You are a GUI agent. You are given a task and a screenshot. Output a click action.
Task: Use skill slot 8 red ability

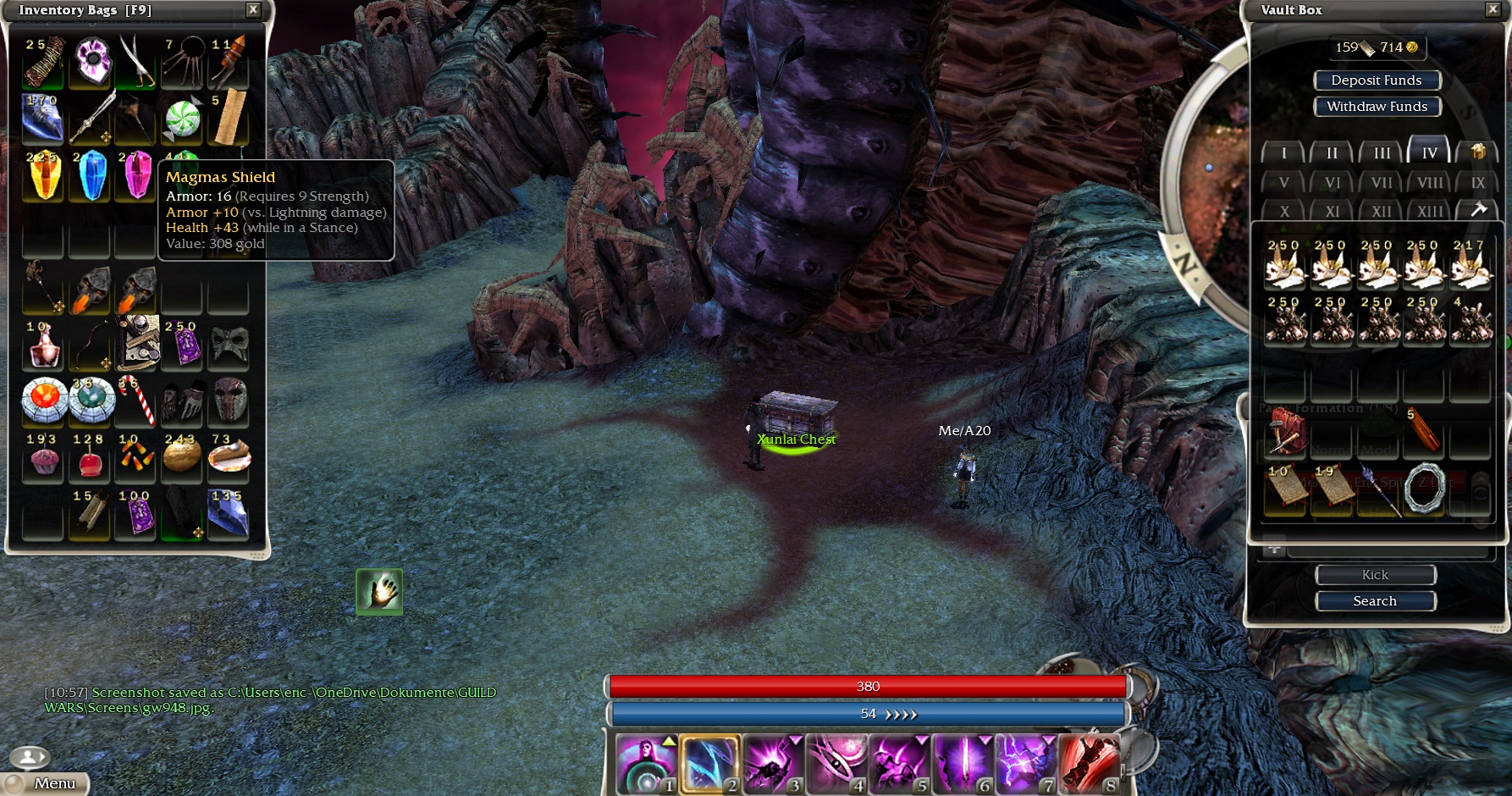pyautogui.click(x=1090, y=764)
